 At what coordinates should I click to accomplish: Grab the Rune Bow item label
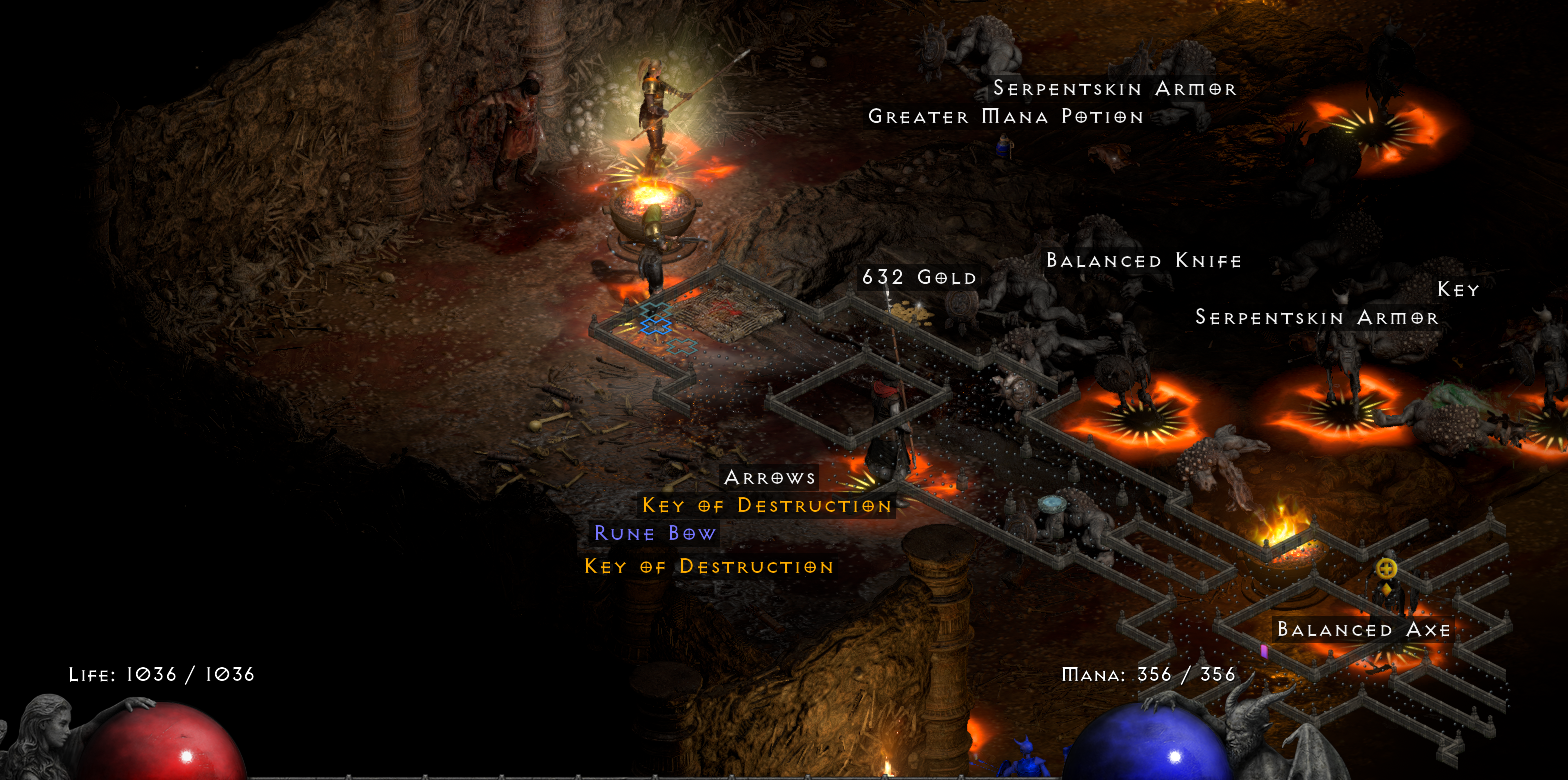point(655,533)
